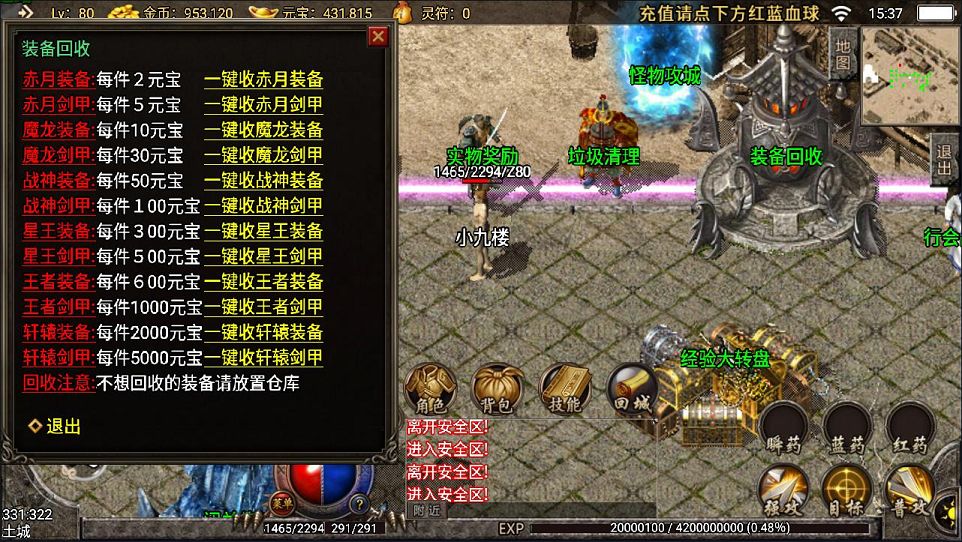This screenshot has height=542, width=962.
Task: Click 一键收战神剑甲 link
Action: point(263,206)
